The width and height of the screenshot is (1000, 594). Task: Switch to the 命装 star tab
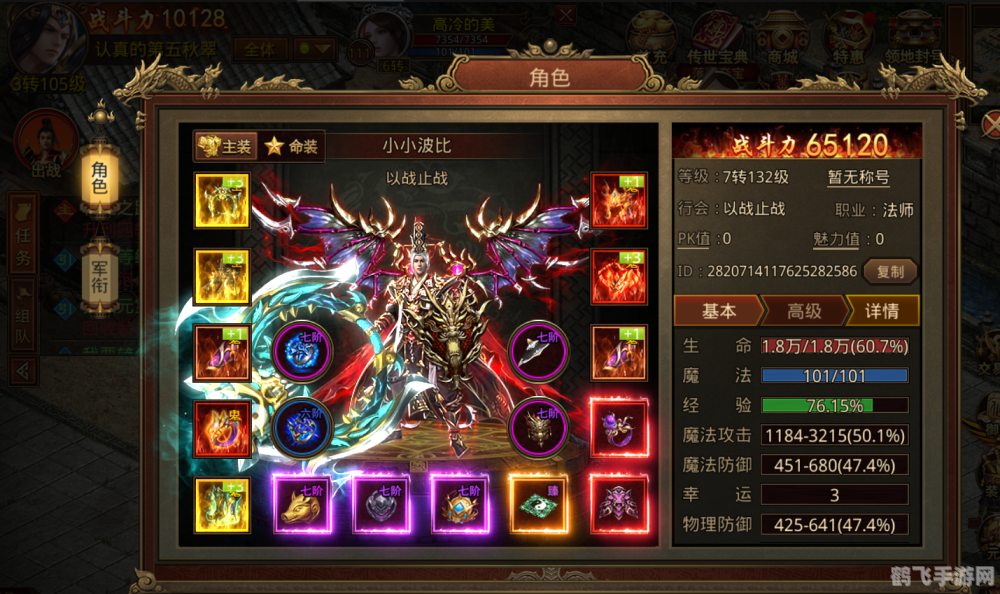coord(291,146)
